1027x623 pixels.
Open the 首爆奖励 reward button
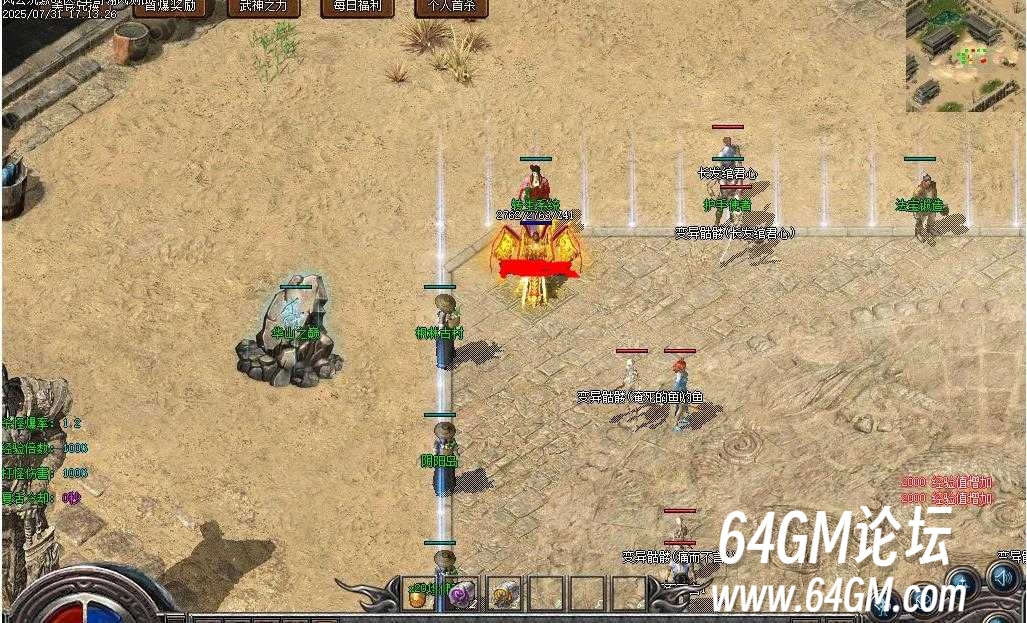pos(170,8)
